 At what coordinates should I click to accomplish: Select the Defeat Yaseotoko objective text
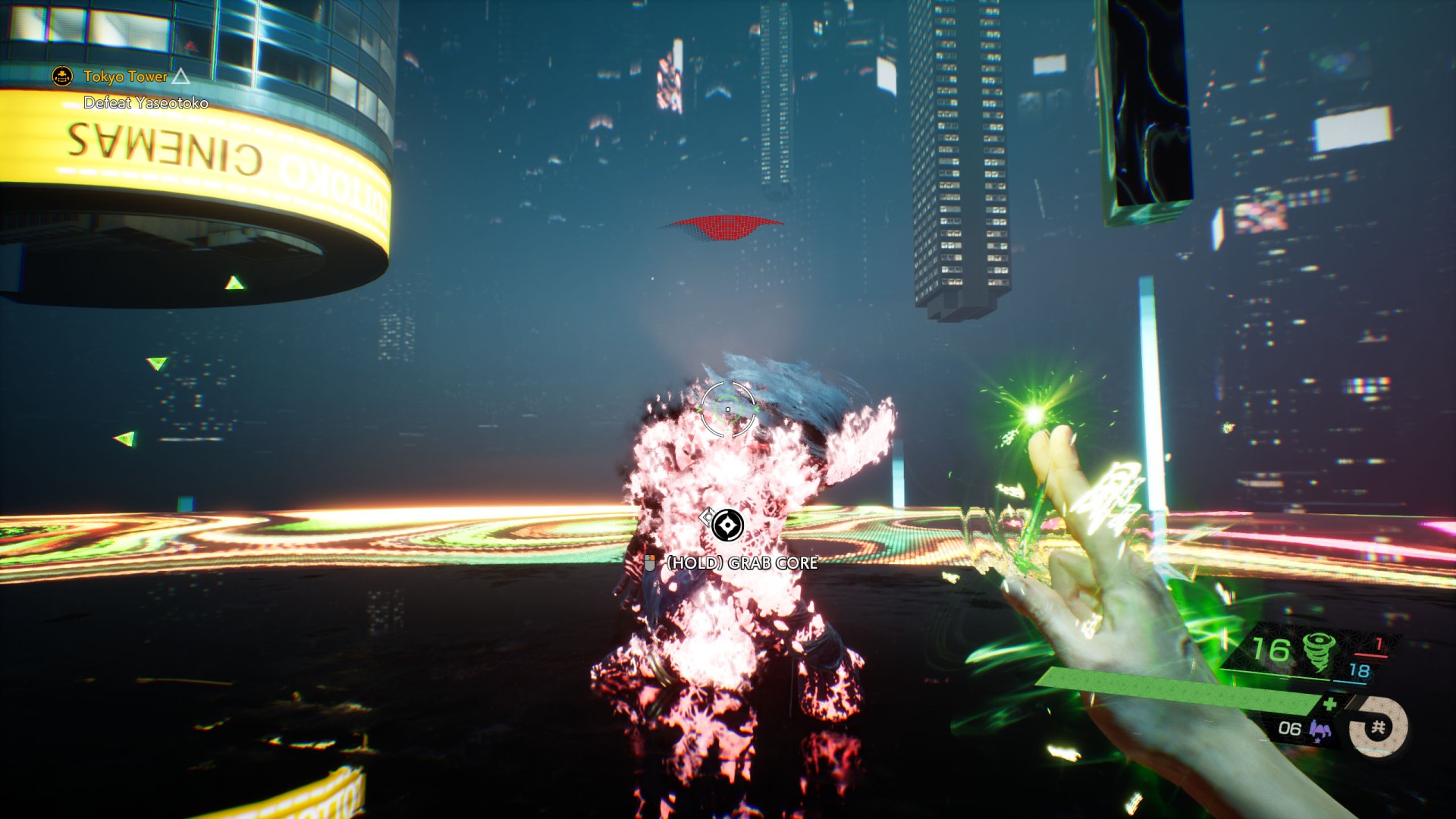click(x=146, y=103)
